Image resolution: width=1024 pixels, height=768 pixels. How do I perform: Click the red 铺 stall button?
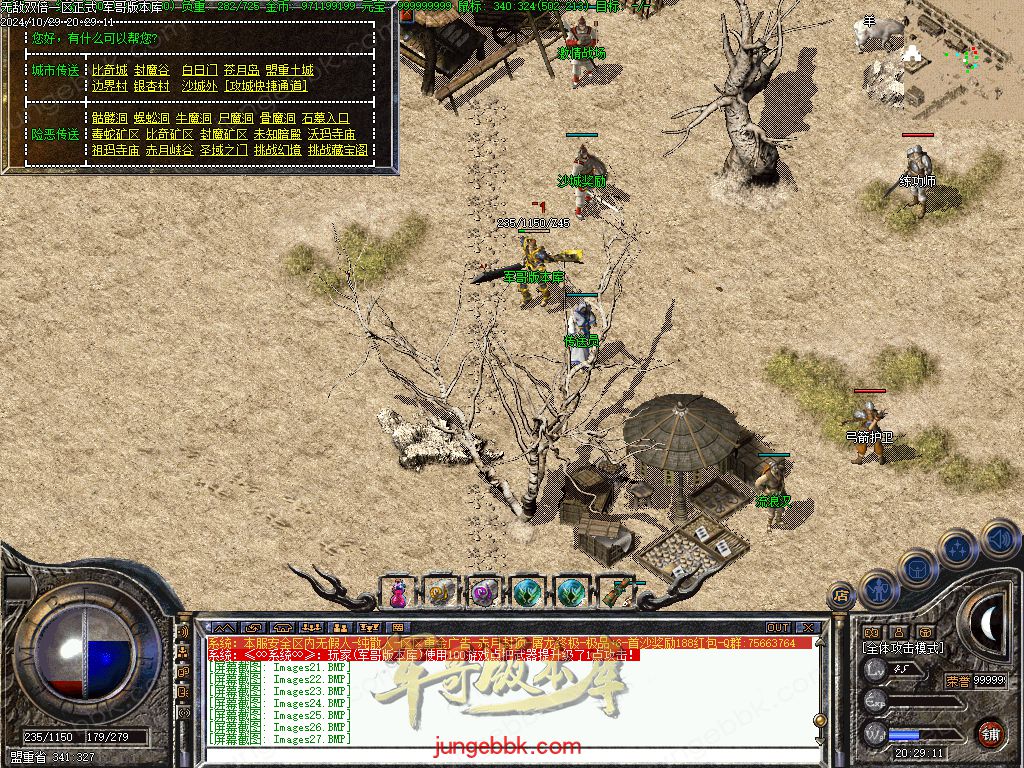point(990,733)
